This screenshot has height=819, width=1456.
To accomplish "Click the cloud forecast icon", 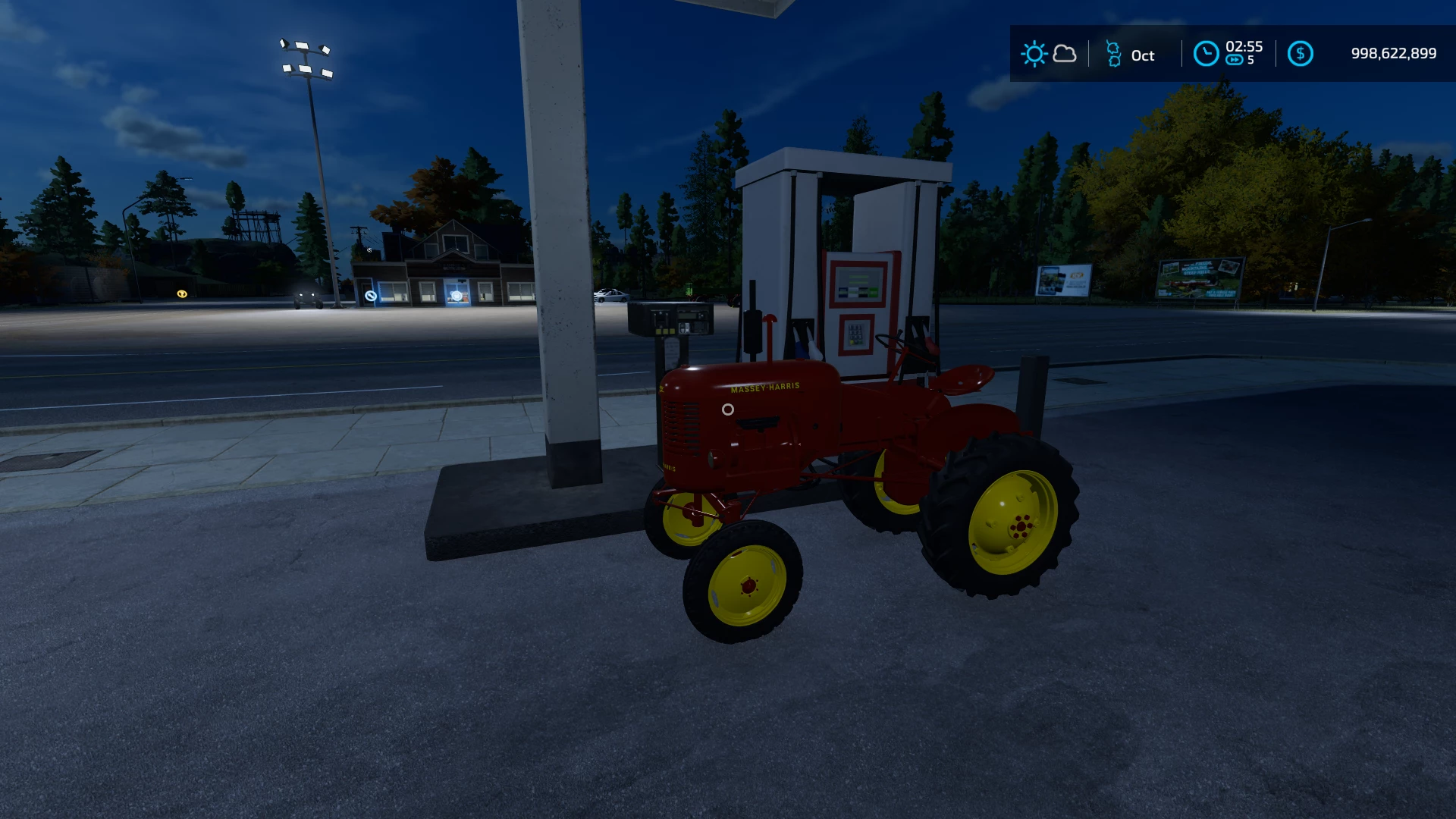I will [x=1065, y=54].
